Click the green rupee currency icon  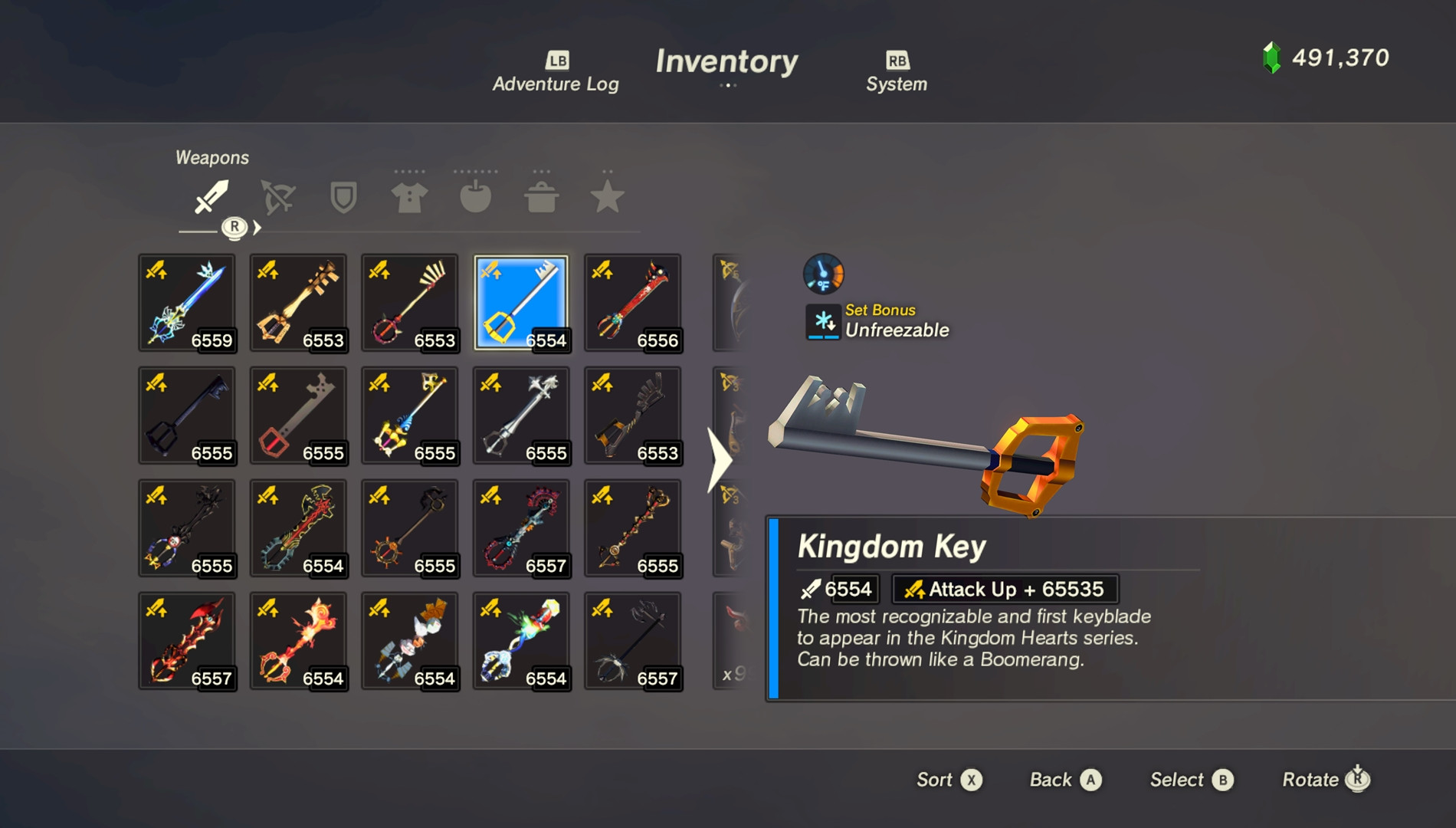tap(1271, 57)
